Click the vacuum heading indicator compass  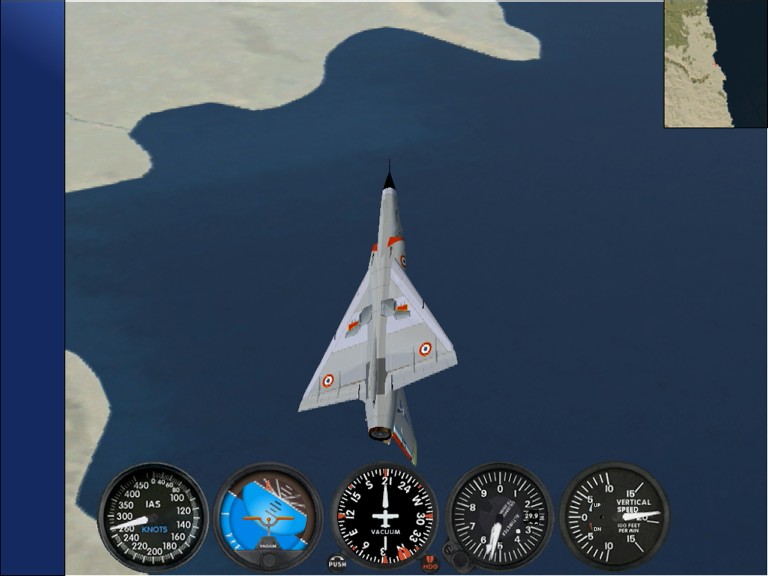tap(385, 516)
